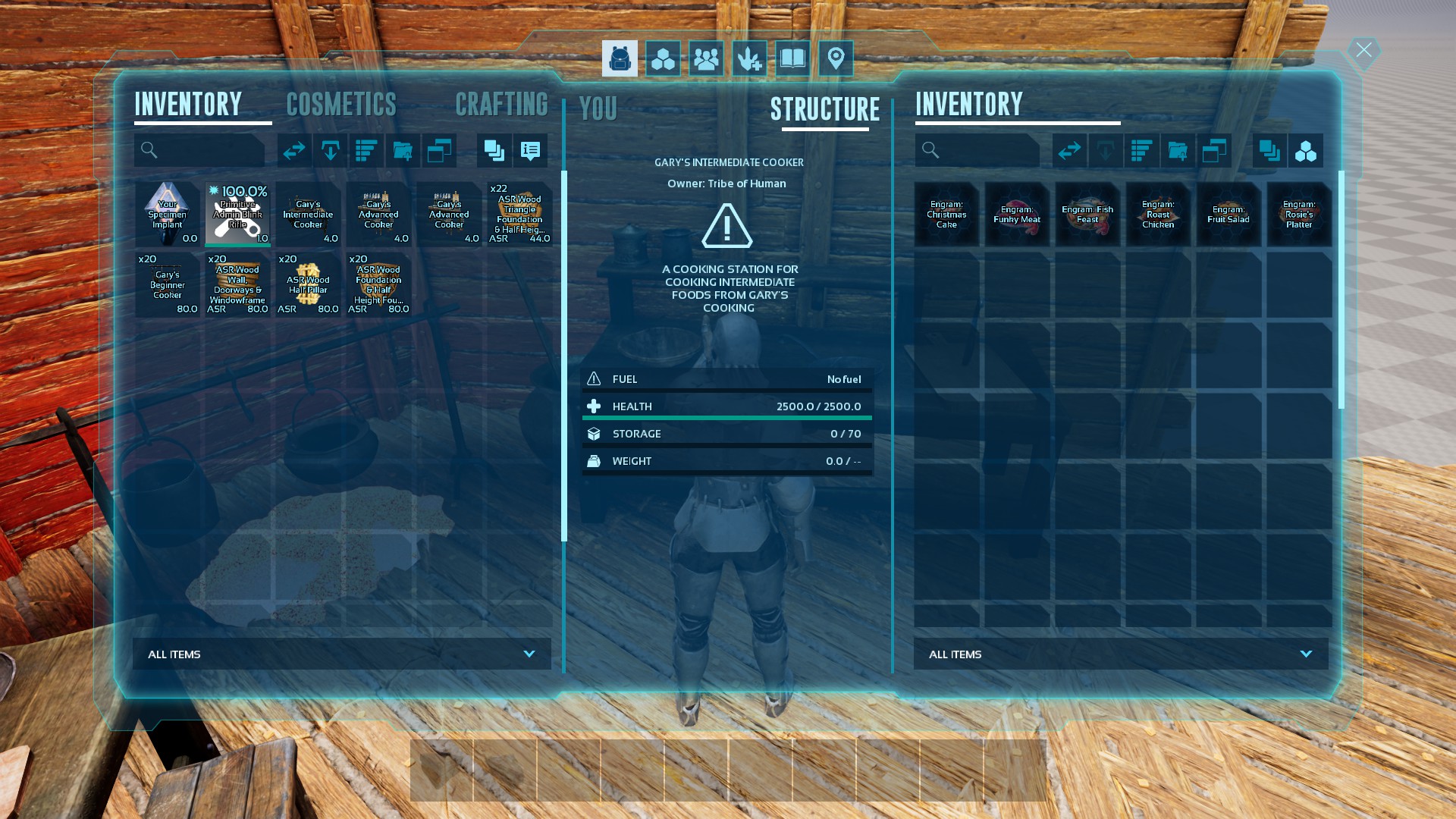The image size is (1456, 819).
Task: Toggle craftables view in the cooker inventory
Action: [1307, 150]
